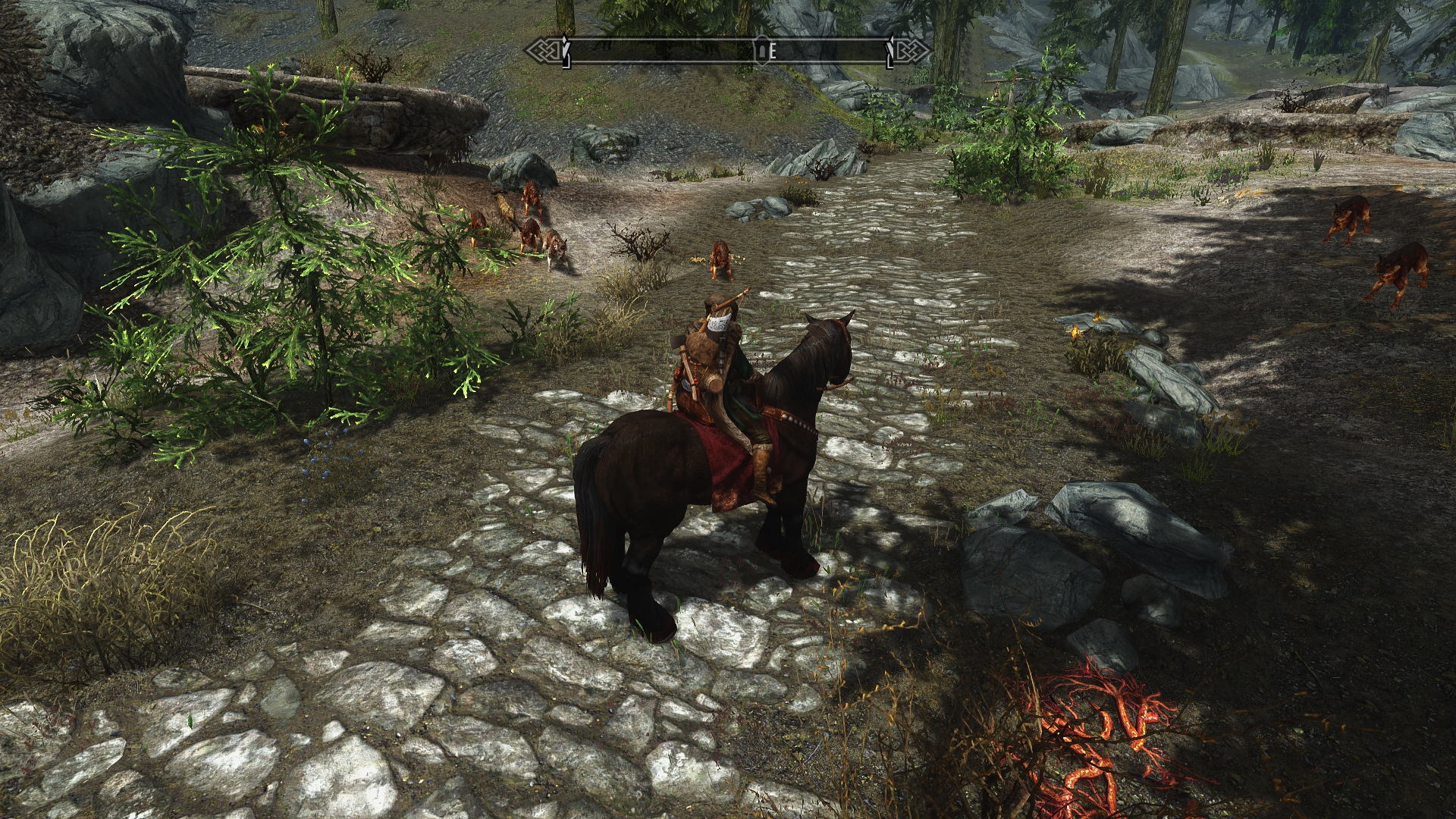Select the location marker on the compass
This screenshot has height=819, width=1456.
tap(761, 51)
